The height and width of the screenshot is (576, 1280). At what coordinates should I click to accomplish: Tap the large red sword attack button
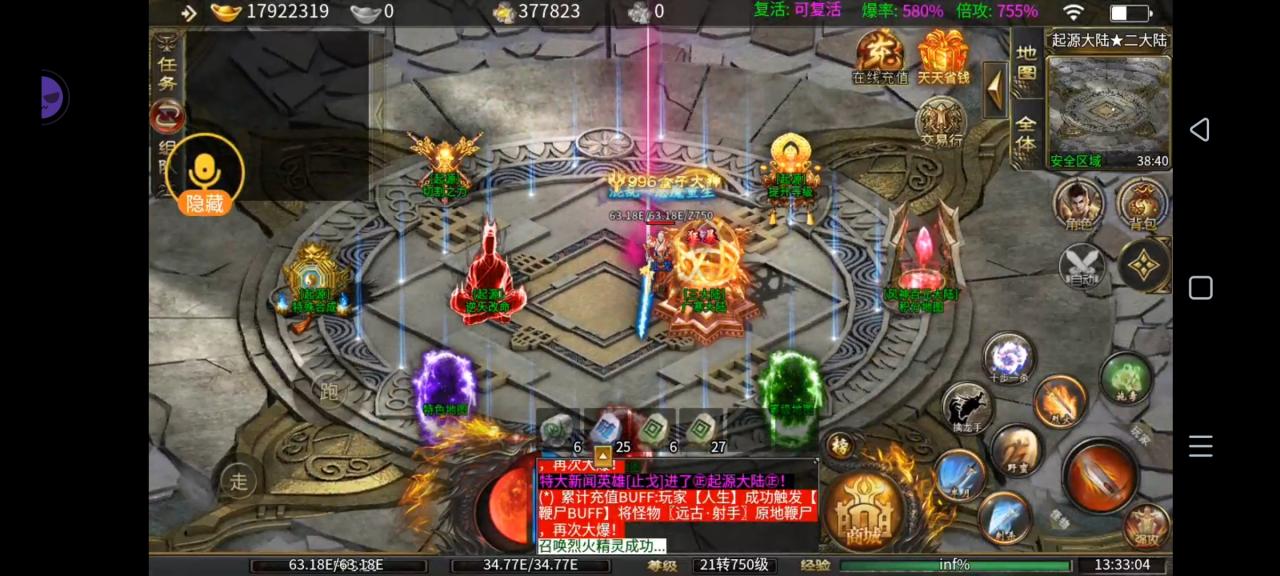[1099, 476]
